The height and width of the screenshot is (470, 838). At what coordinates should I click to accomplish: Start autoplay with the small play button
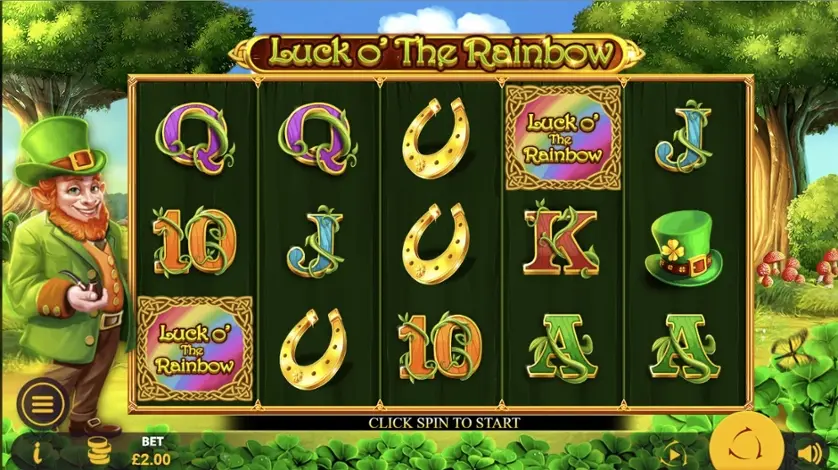tap(672, 451)
